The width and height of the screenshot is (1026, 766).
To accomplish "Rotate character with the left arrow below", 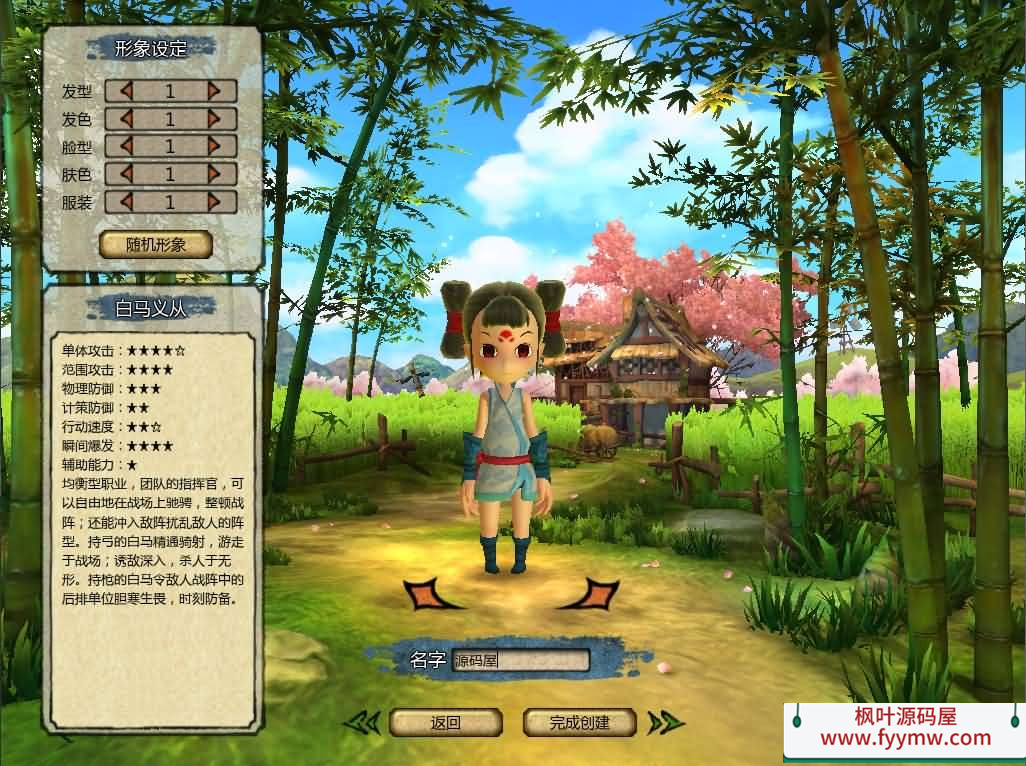I will point(433,594).
